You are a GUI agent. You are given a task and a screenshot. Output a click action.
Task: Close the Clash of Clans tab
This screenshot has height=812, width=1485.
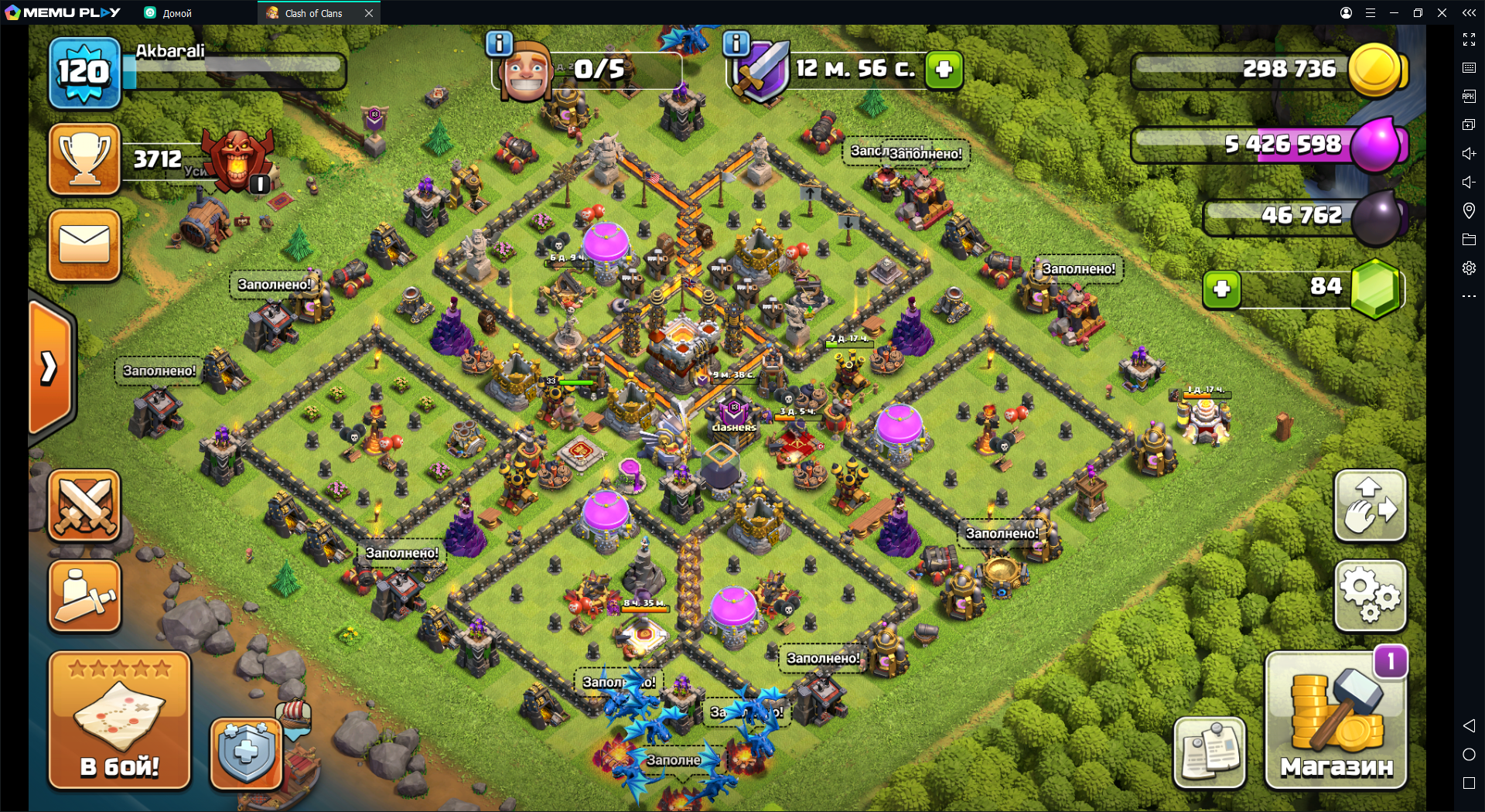click(x=369, y=13)
